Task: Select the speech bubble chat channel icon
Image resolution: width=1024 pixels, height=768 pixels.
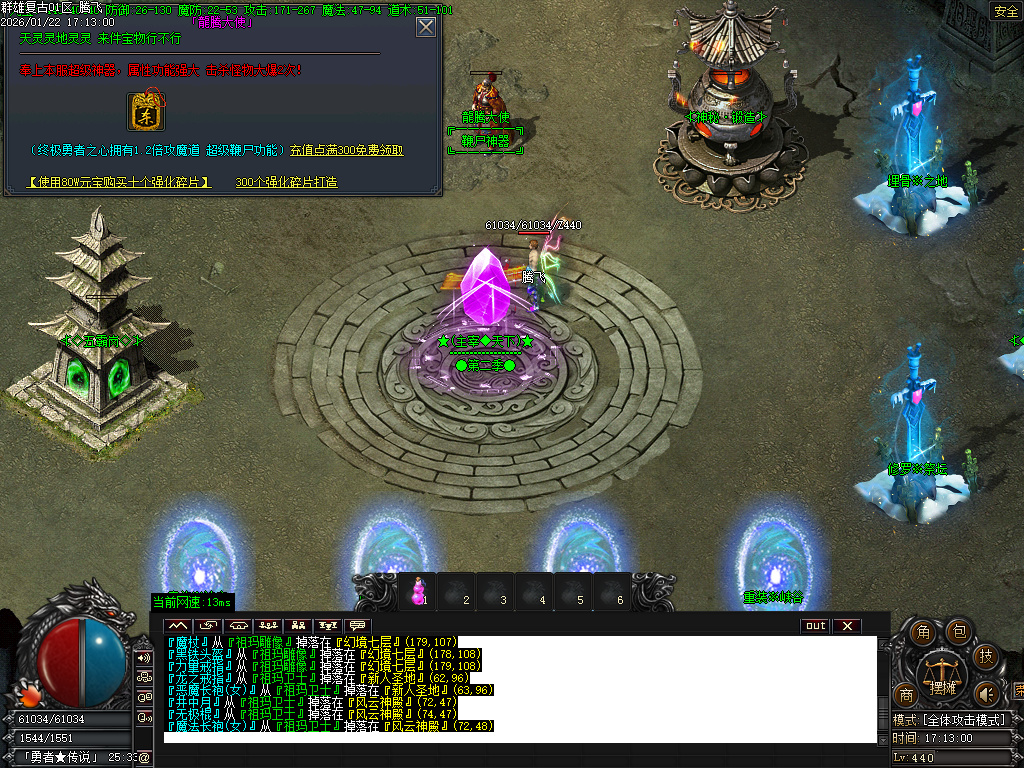Action: 357,626
